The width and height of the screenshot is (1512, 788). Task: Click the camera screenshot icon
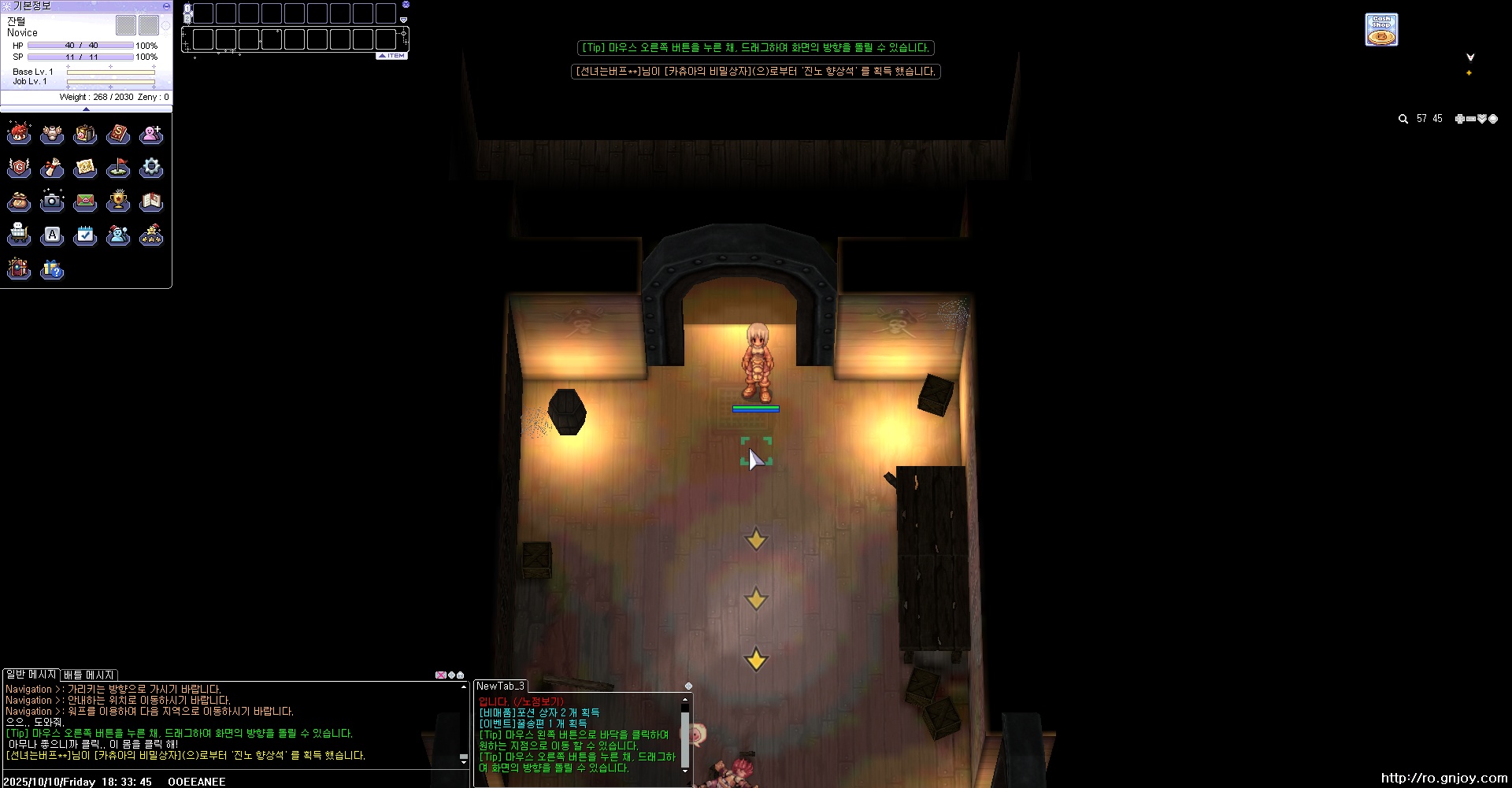tap(52, 202)
